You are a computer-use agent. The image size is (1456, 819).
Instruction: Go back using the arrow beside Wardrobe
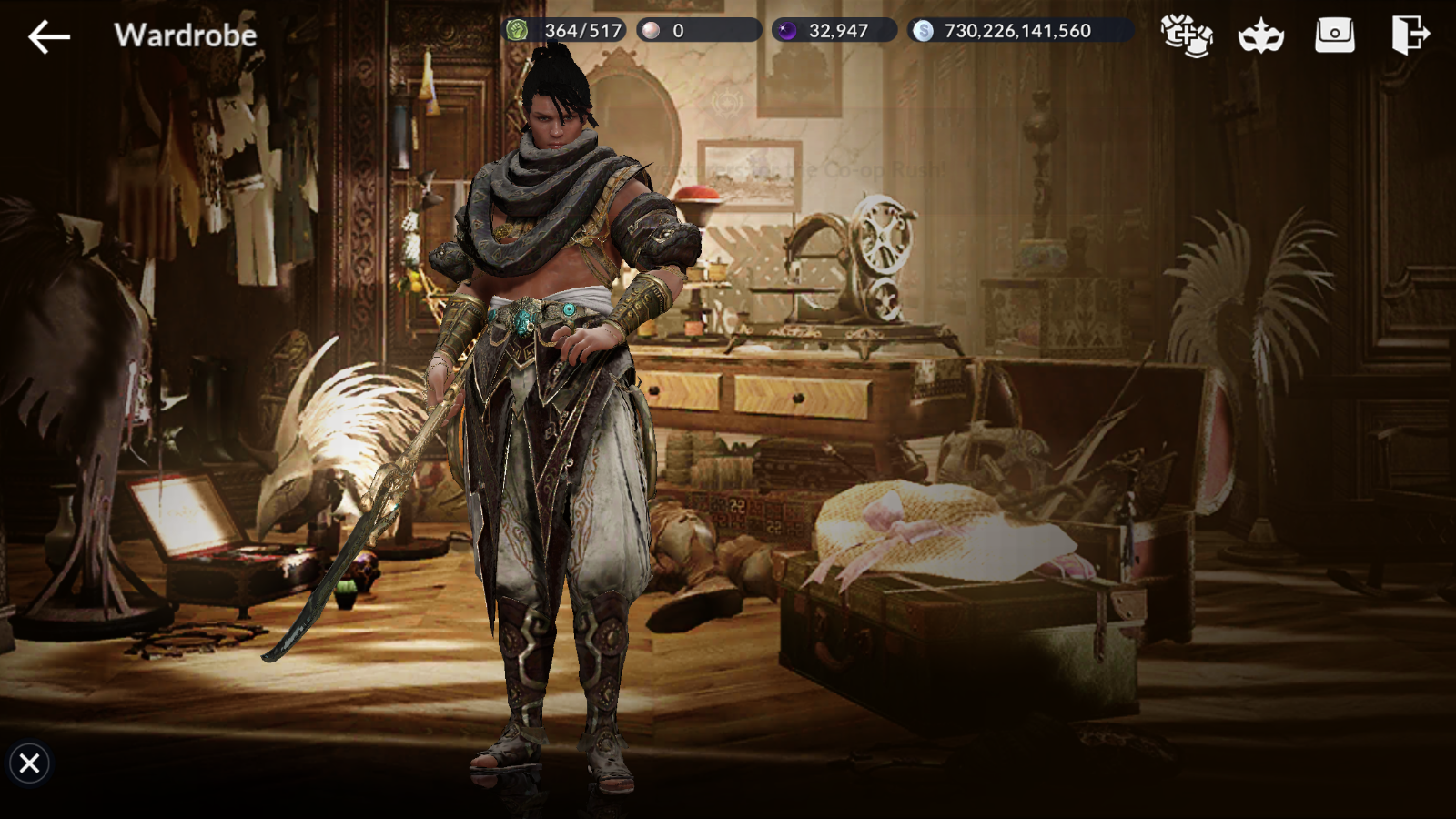[x=49, y=37]
